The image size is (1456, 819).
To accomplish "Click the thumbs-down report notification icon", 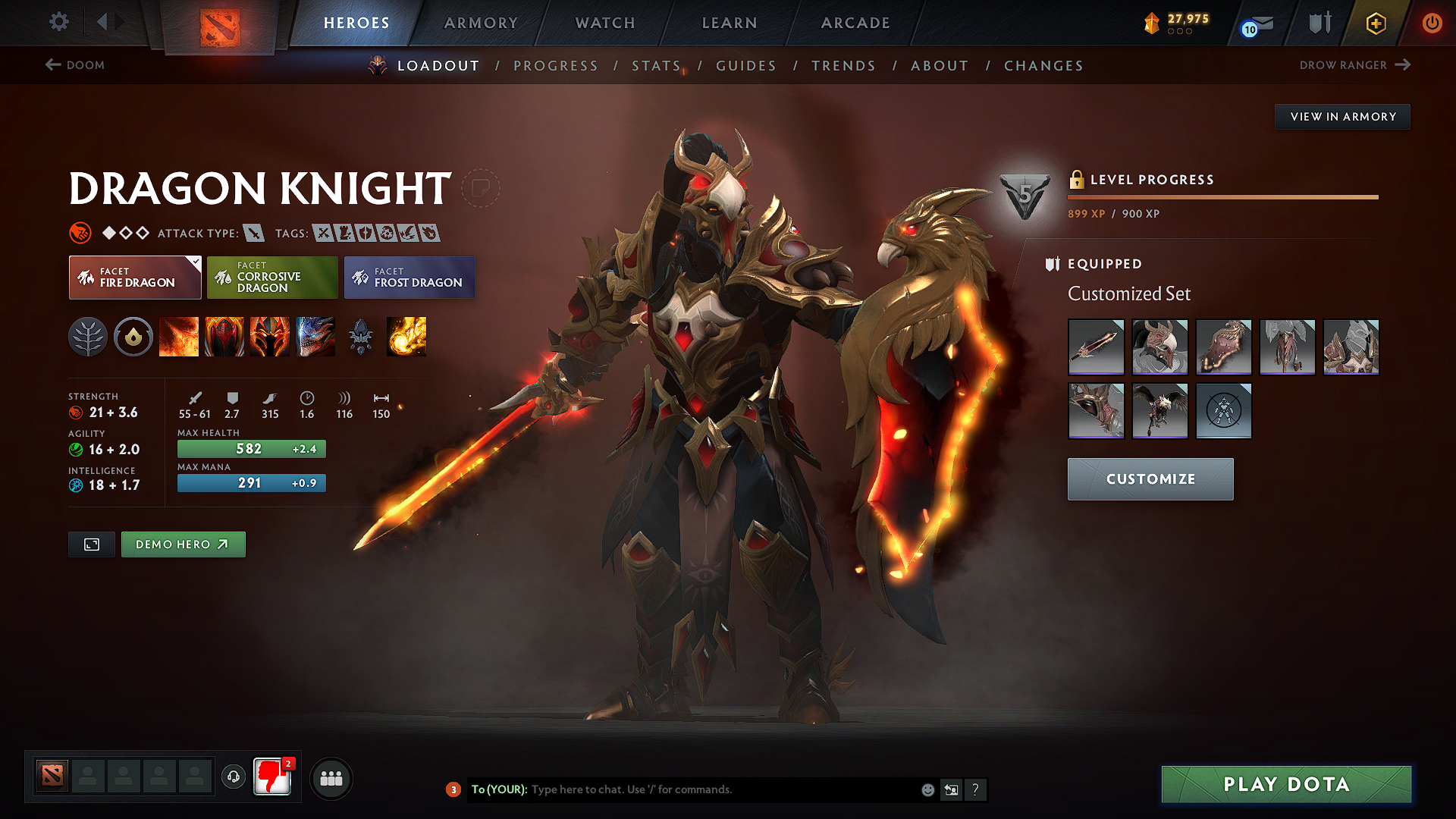I will pos(271,777).
